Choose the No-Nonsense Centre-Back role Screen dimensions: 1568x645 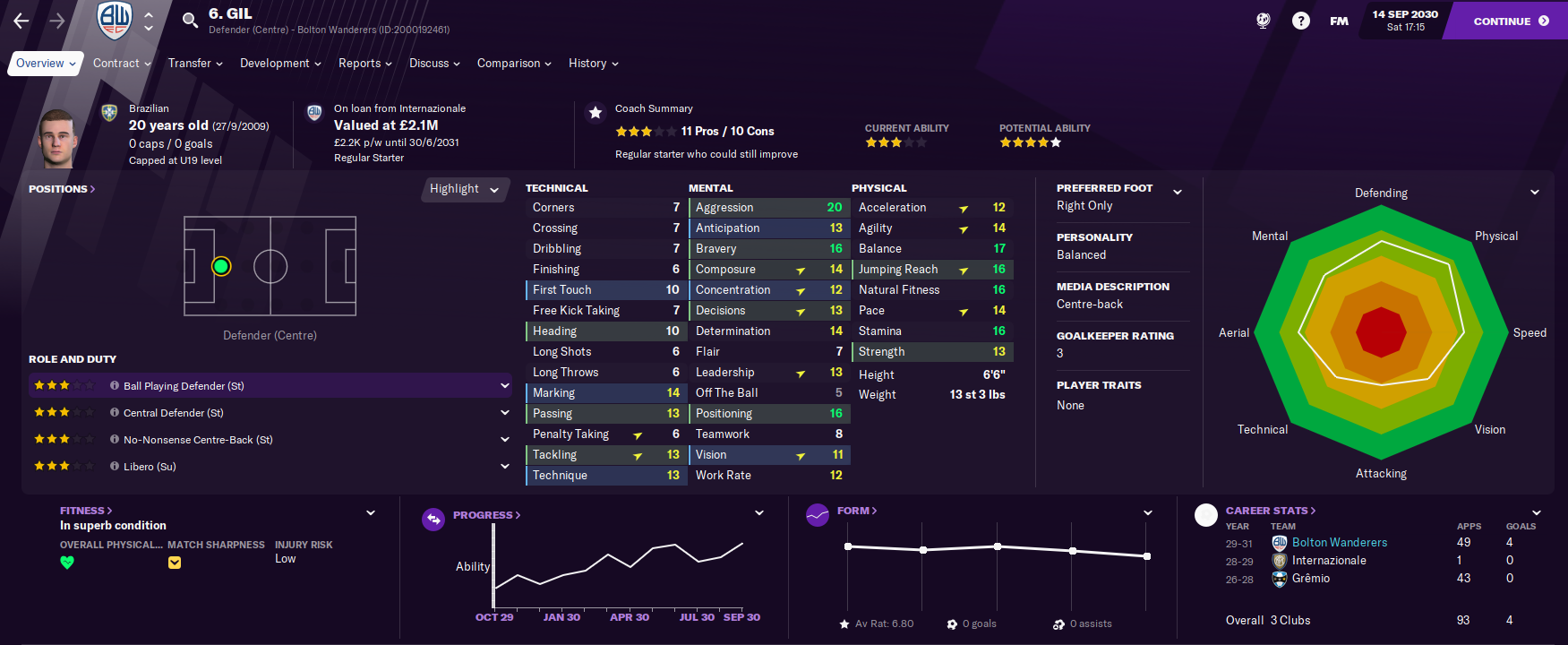pyautogui.click(x=198, y=440)
